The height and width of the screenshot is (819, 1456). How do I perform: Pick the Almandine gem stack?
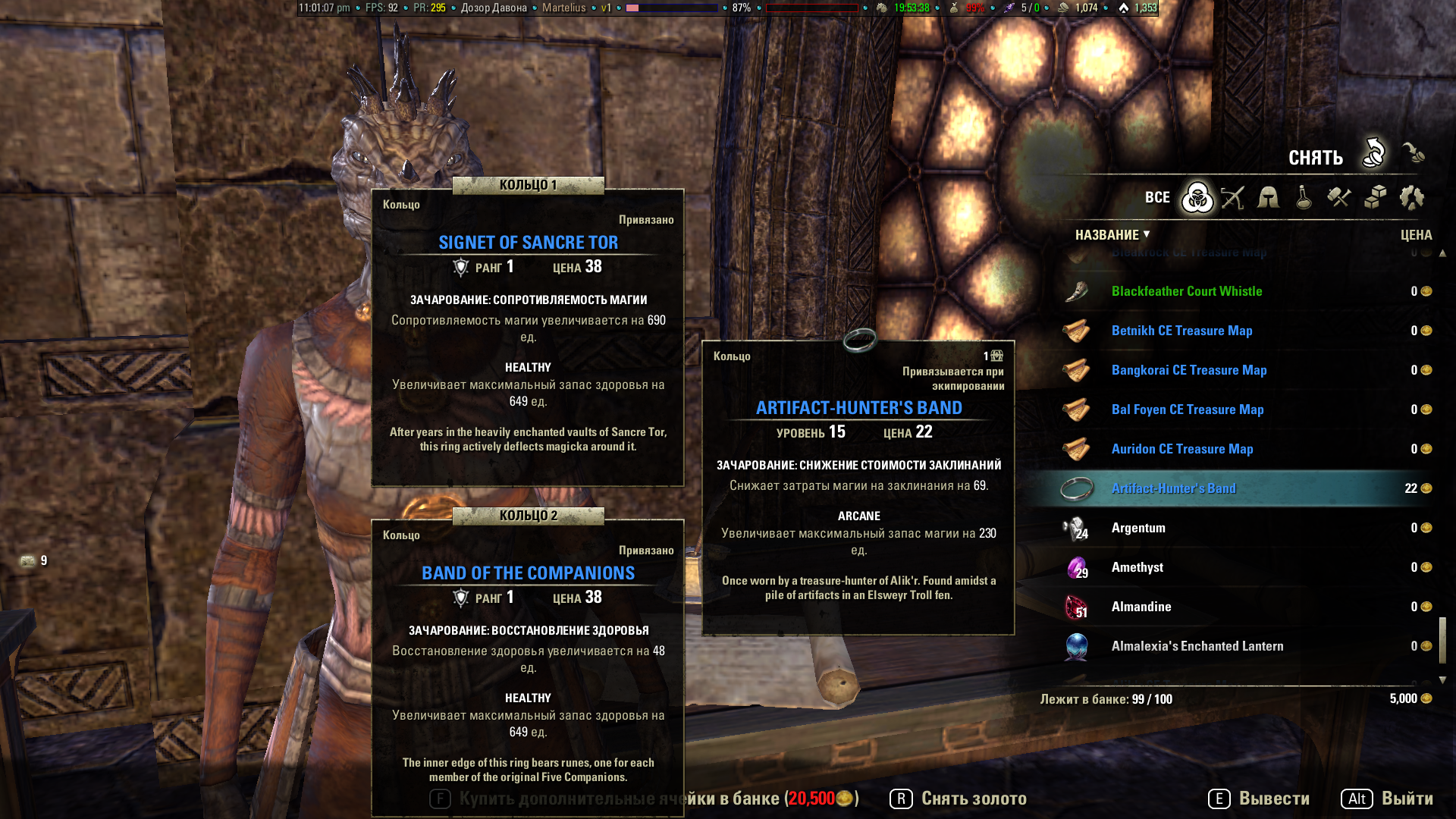click(1141, 607)
